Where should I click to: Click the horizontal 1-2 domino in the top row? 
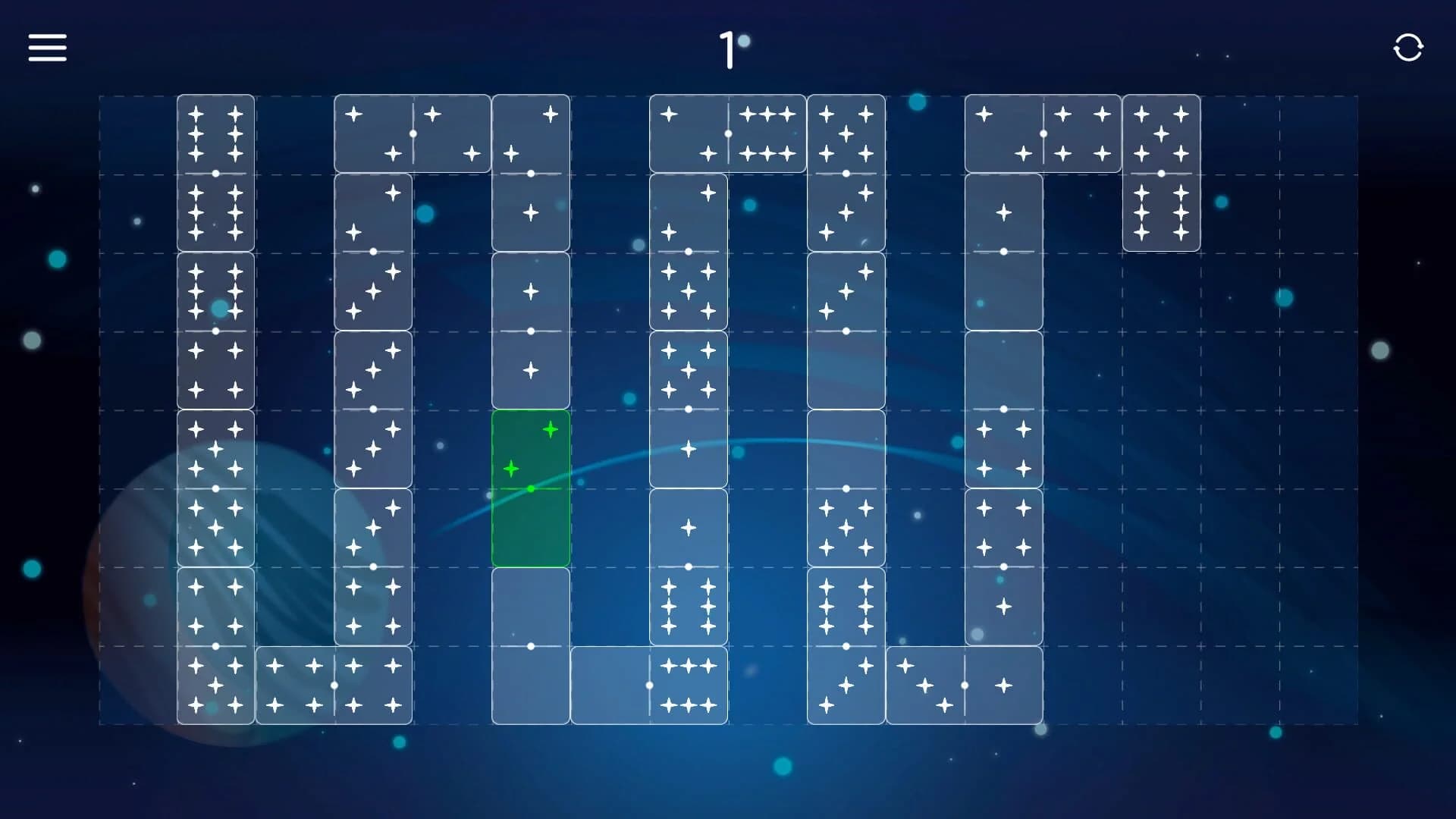click(413, 133)
